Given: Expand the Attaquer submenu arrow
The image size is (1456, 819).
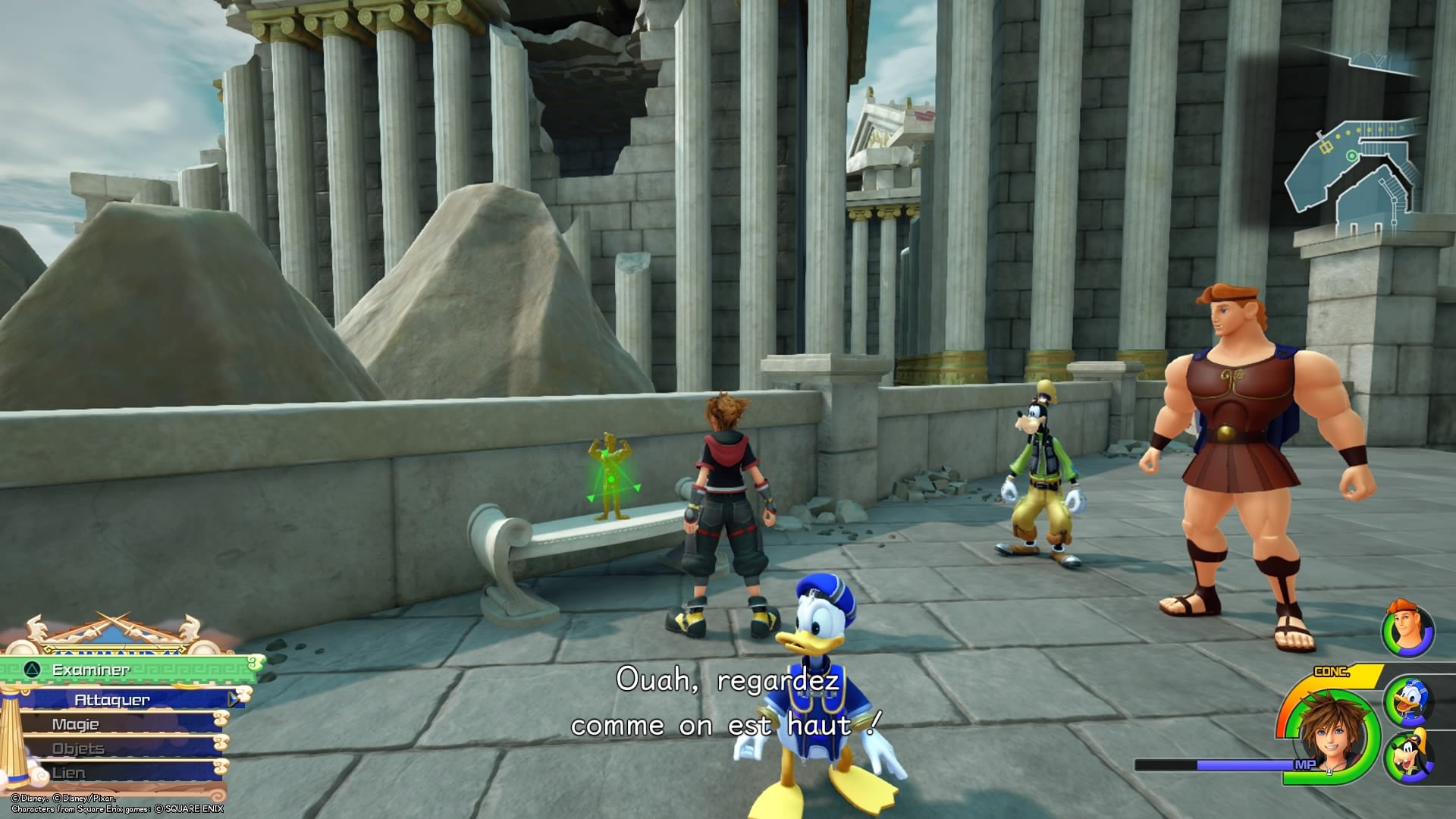Looking at the screenshot, I should click(232, 699).
